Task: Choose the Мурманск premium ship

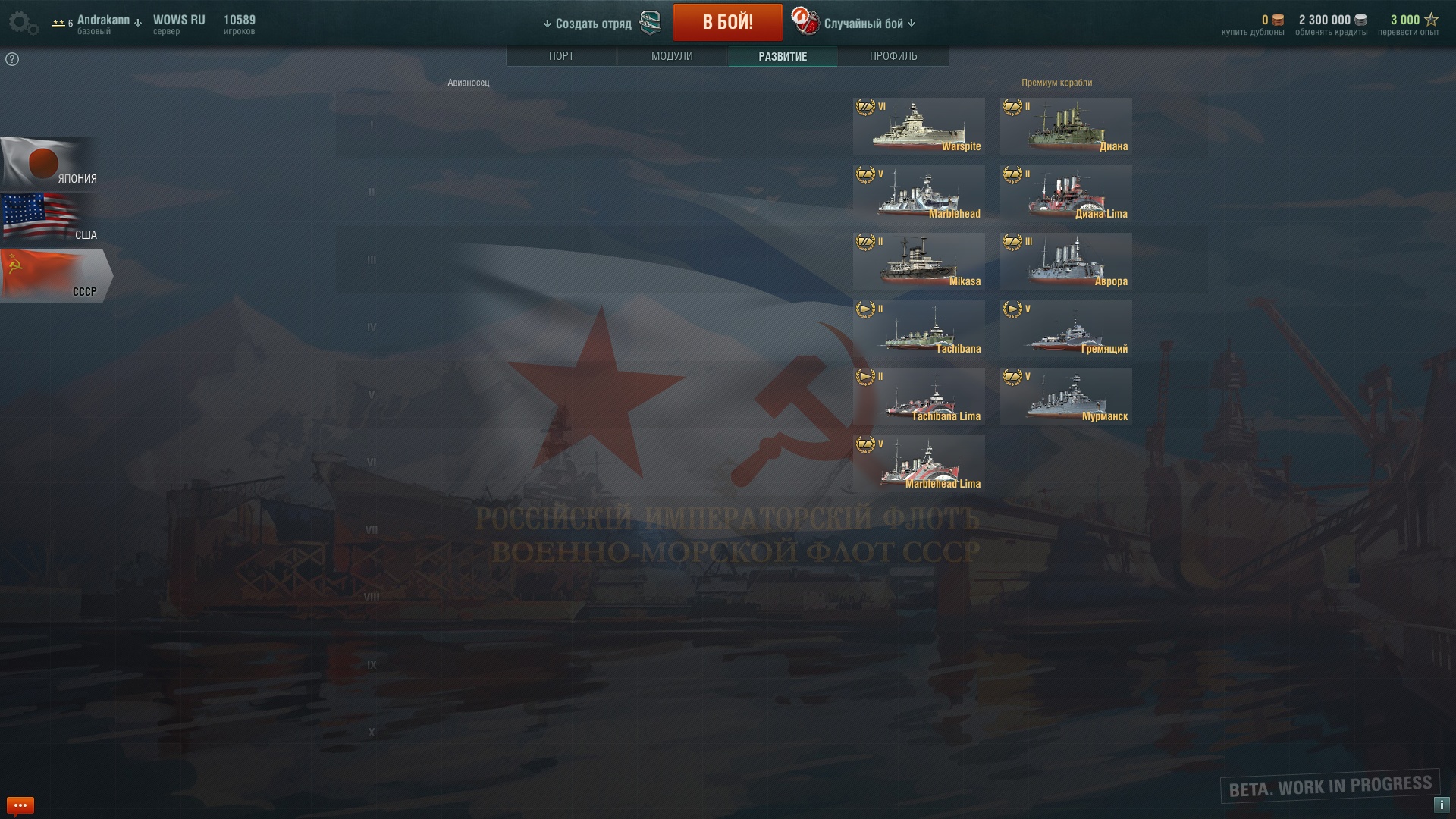Action: pyautogui.click(x=1065, y=396)
